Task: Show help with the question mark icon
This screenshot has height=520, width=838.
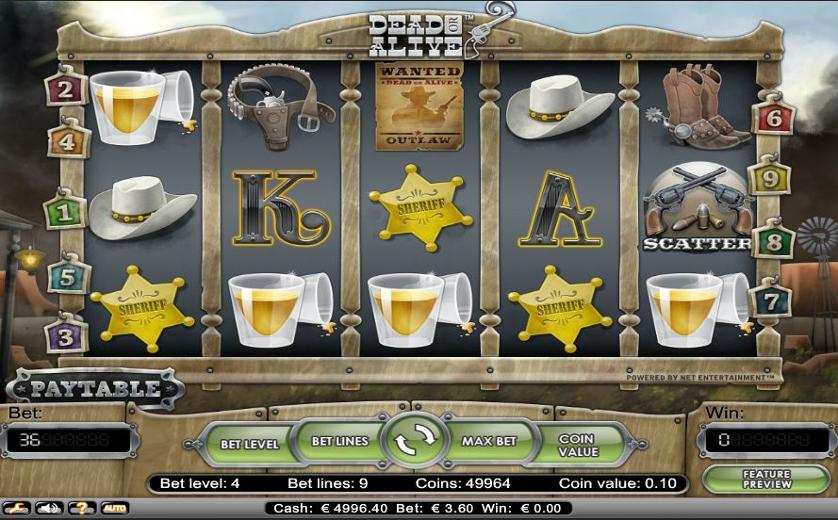Action: point(81,508)
